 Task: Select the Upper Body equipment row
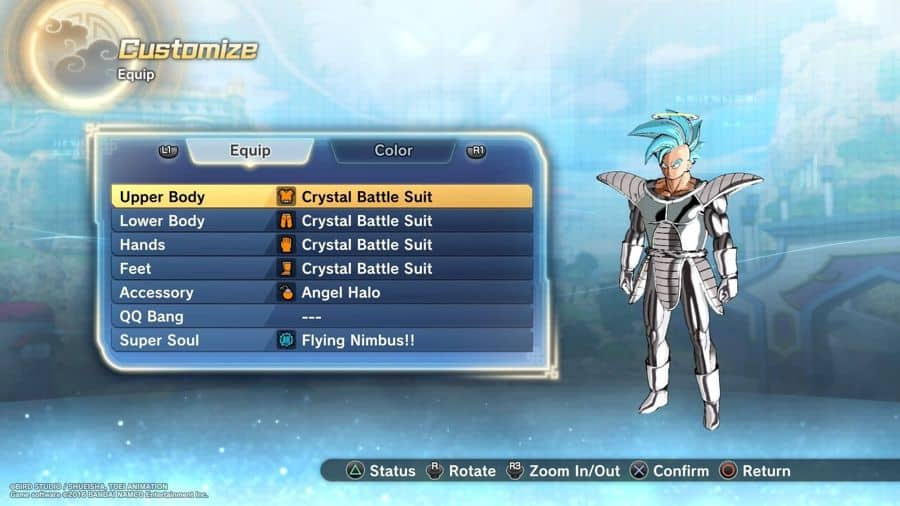point(322,197)
